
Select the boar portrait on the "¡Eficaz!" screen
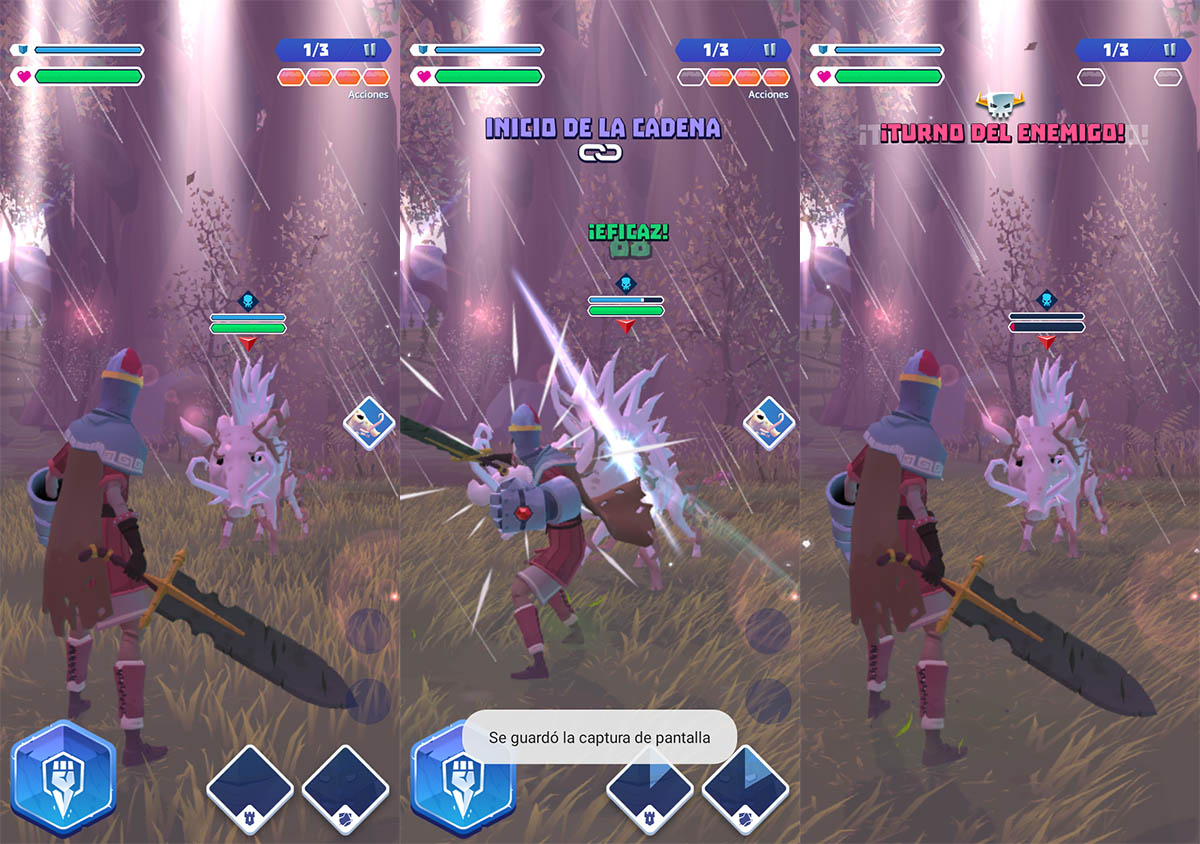pos(767,423)
